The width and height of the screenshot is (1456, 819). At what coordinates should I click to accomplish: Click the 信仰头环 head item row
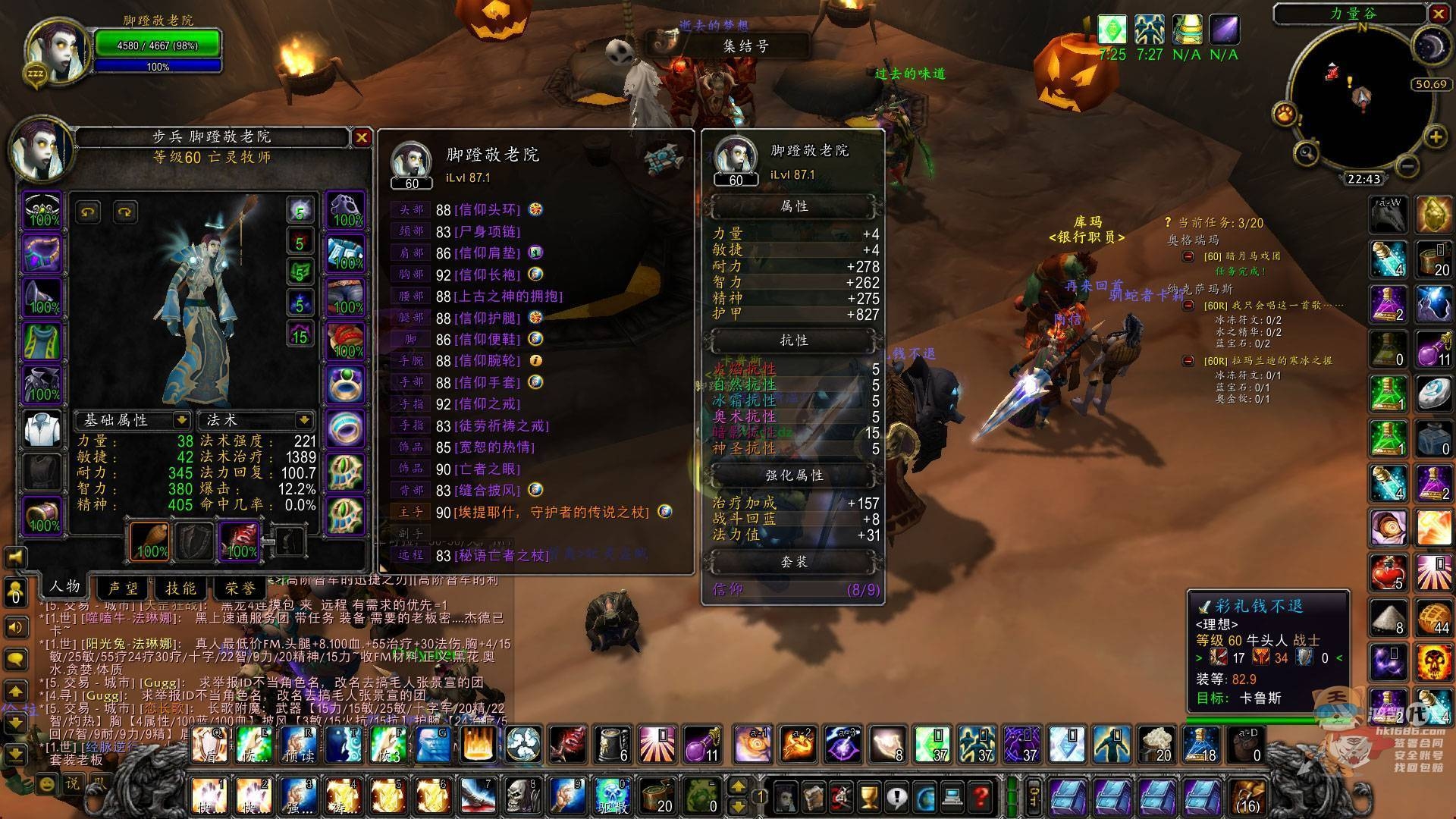pyautogui.click(x=486, y=209)
